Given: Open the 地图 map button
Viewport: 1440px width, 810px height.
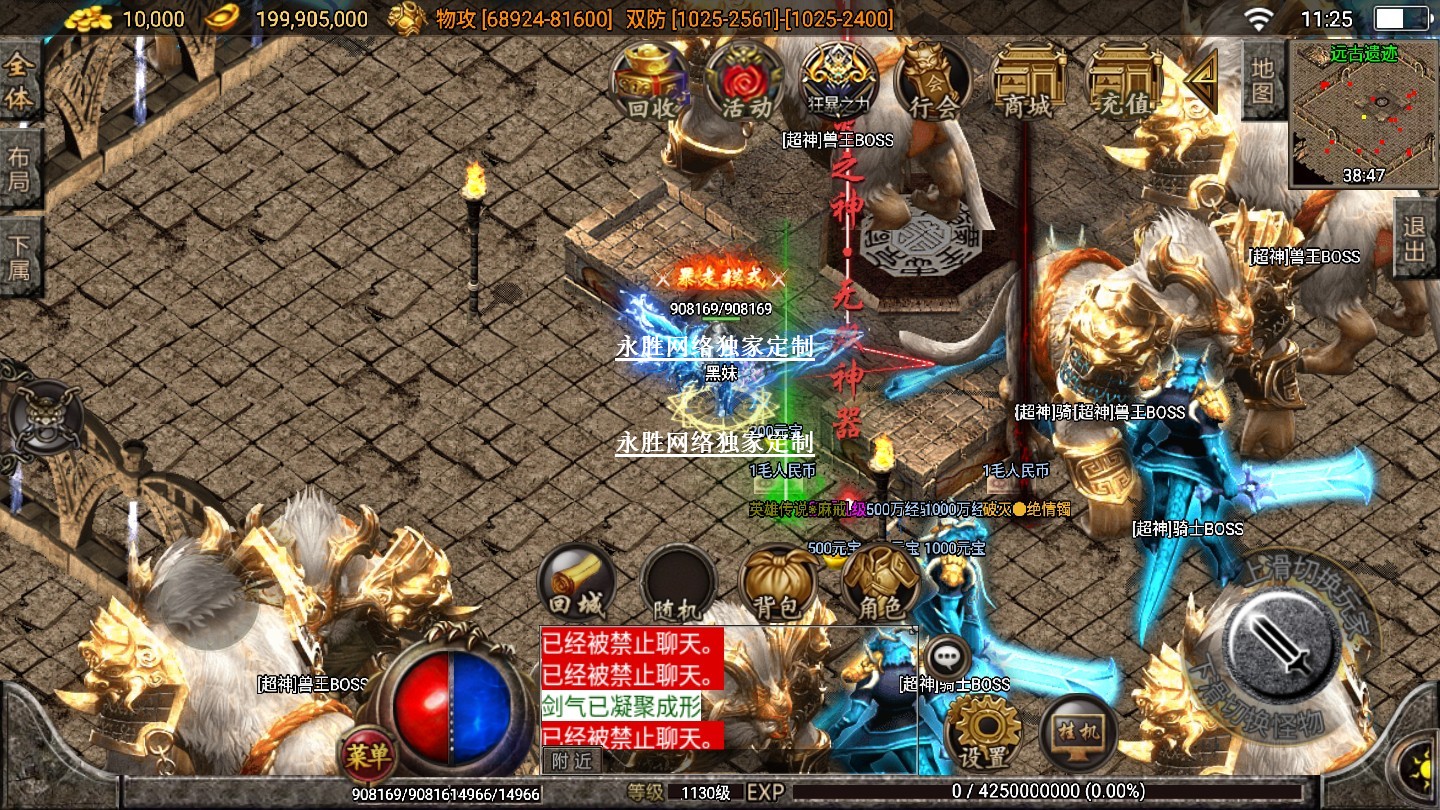Looking at the screenshot, I should (1263, 80).
